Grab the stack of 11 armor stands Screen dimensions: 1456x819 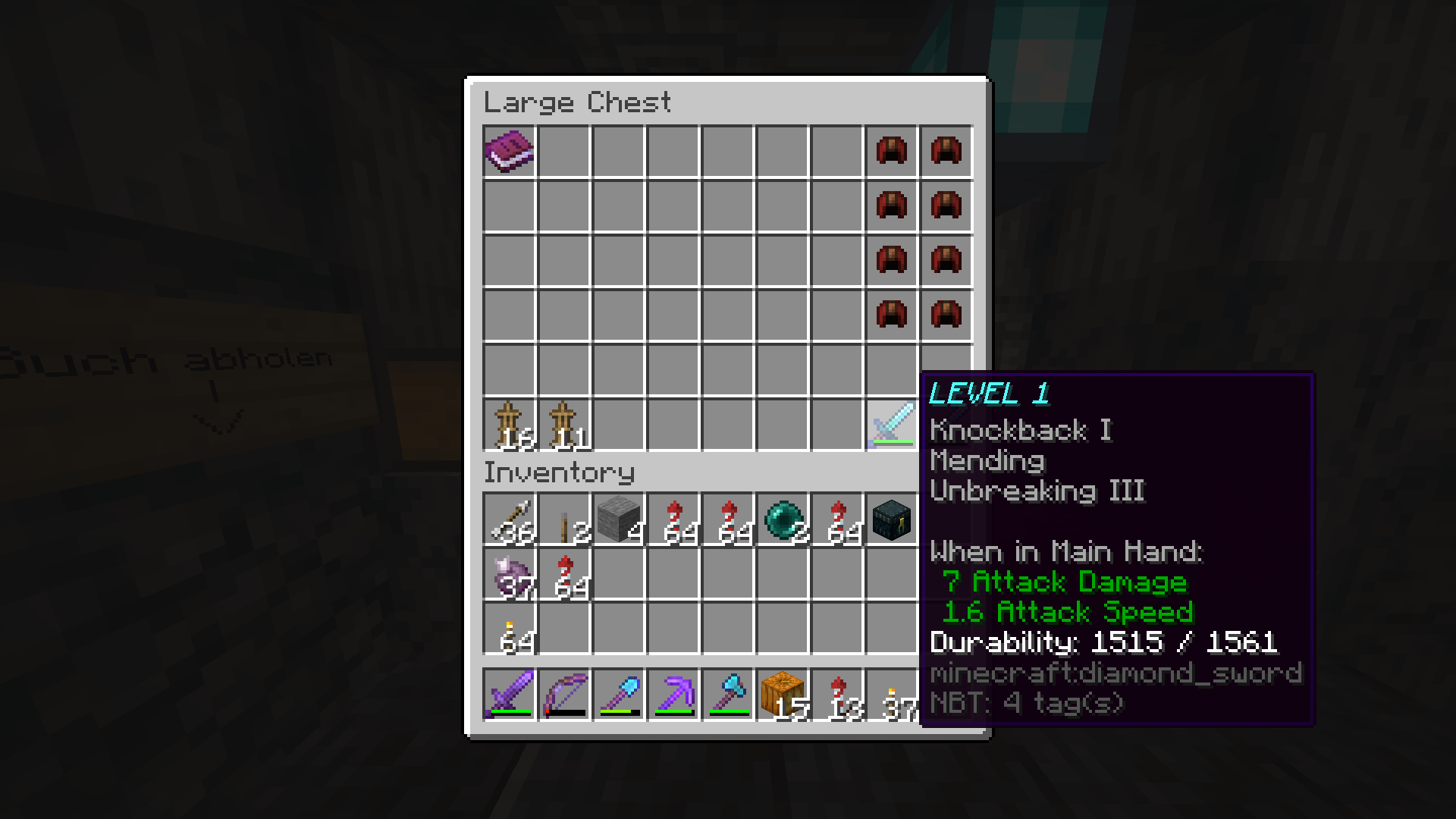pos(563,424)
